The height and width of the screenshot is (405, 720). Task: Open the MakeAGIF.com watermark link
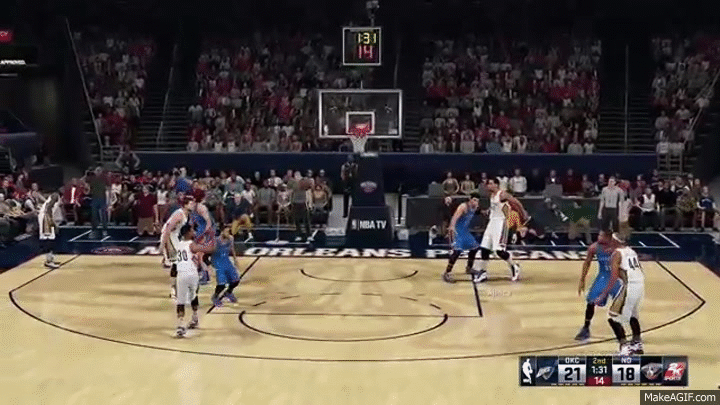point(679,396)
